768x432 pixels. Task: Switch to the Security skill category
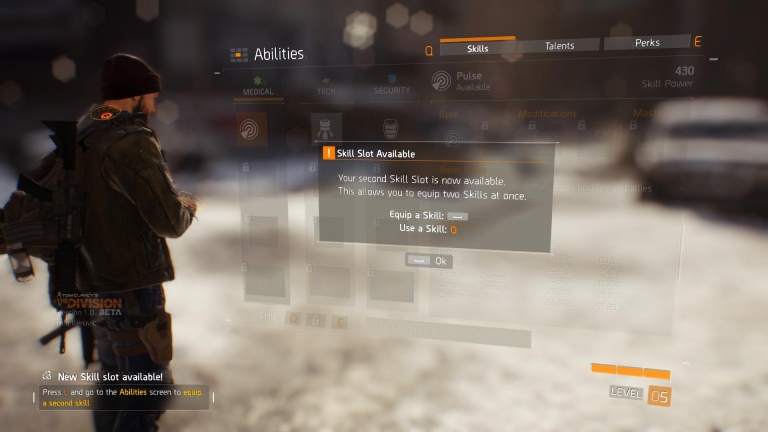click(391, 87)
